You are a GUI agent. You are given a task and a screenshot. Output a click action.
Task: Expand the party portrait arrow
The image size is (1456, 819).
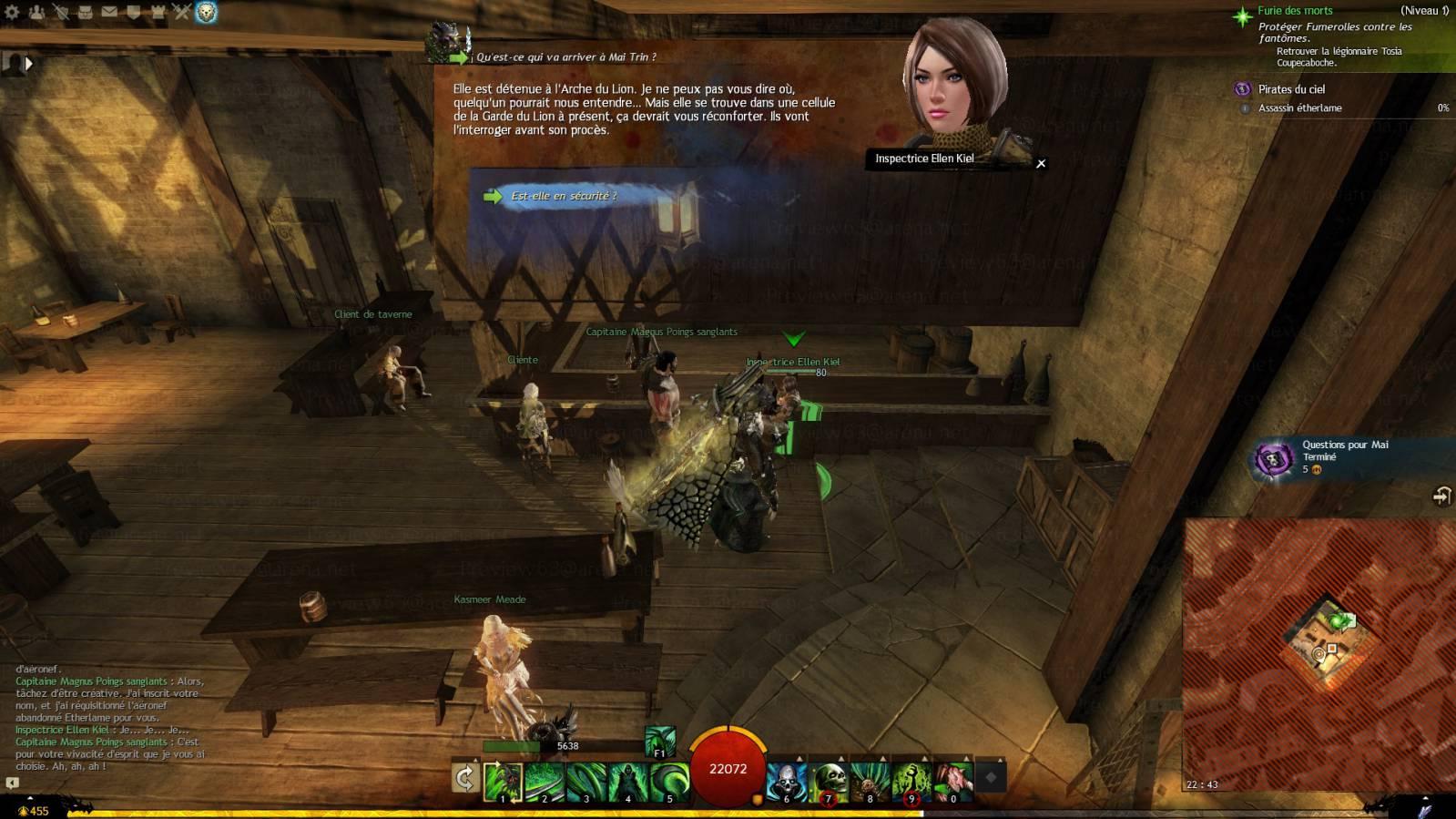(x=28, y=64)
